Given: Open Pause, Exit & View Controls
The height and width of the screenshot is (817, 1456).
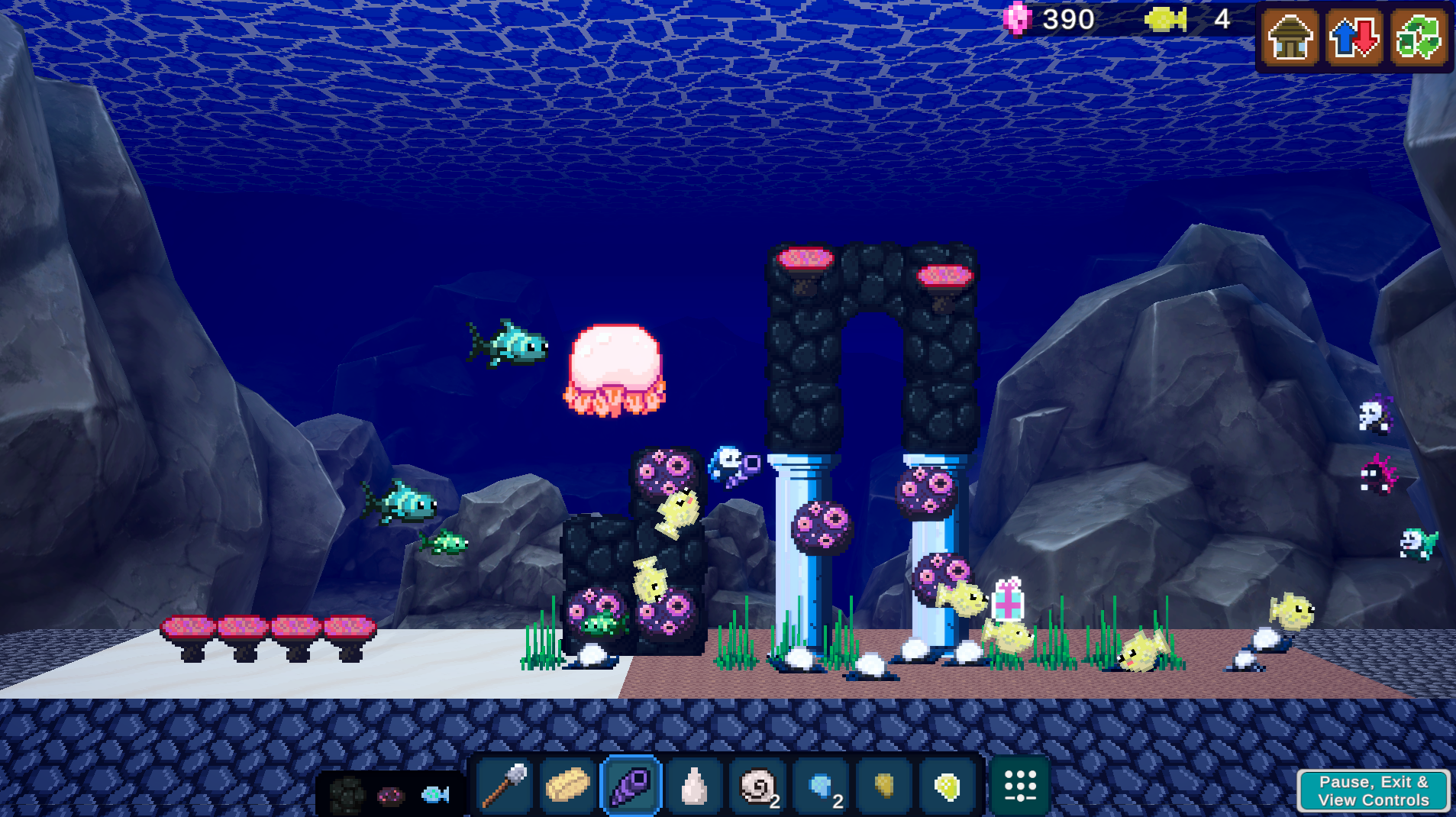Looking at the screenshot, I should click(1373, 791).
